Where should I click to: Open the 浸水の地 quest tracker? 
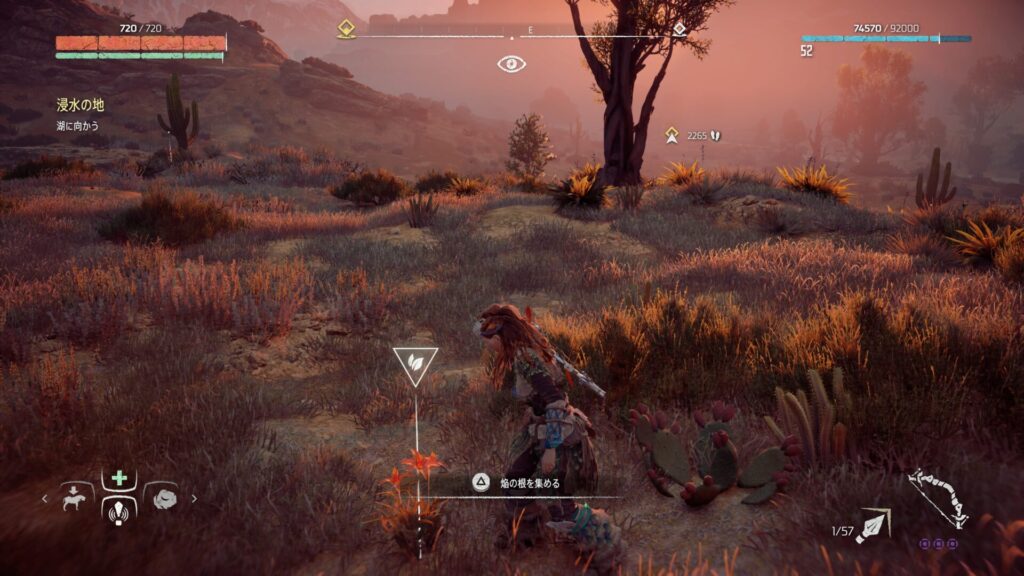coord(80,105)
